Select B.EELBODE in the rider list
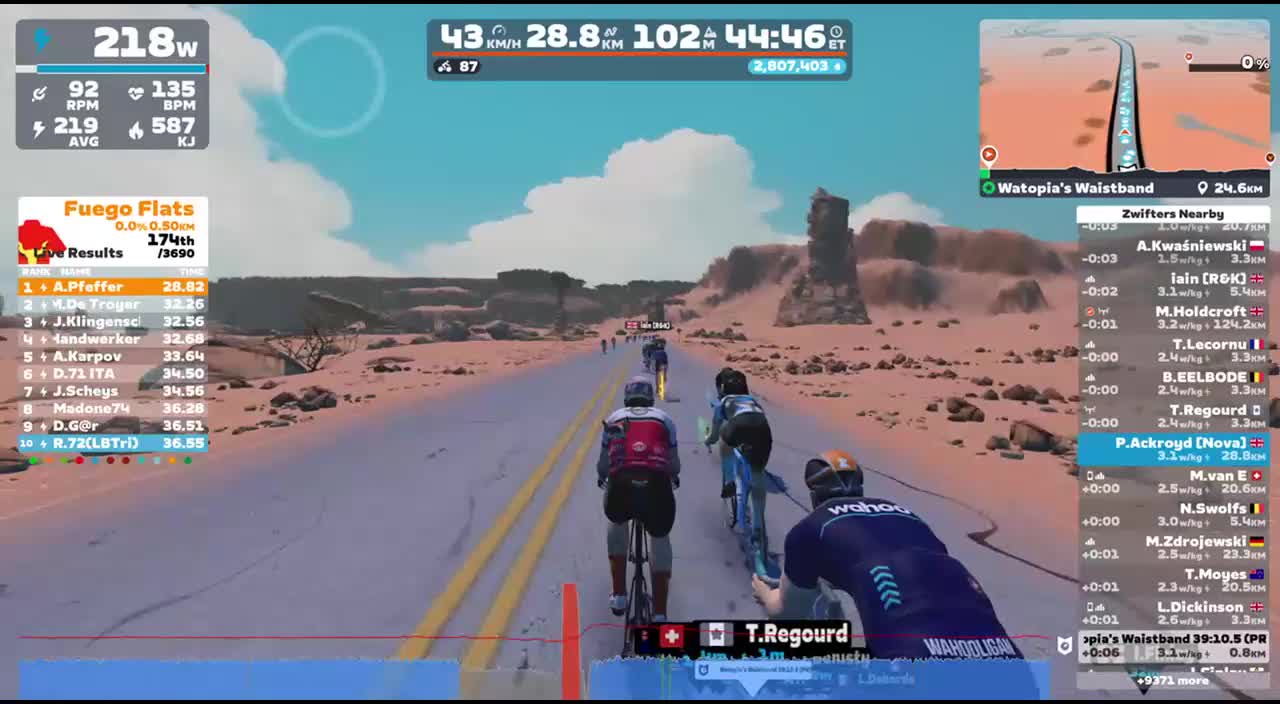 point(1172,384)
